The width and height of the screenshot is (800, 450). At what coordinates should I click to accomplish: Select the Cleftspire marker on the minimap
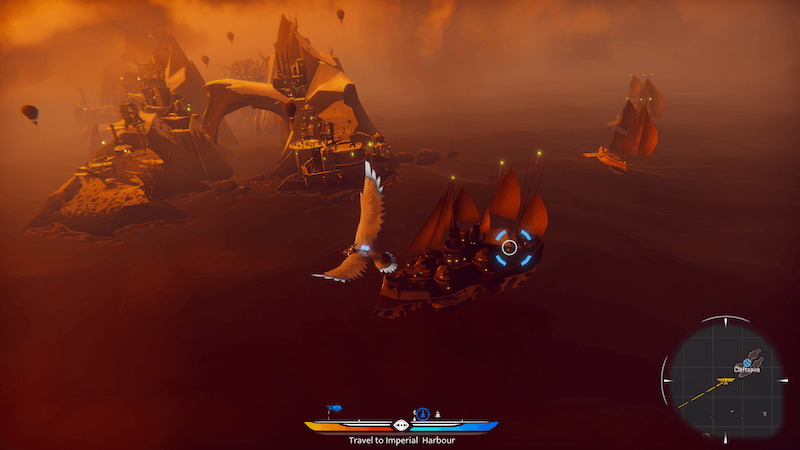(x=747, y=361)
